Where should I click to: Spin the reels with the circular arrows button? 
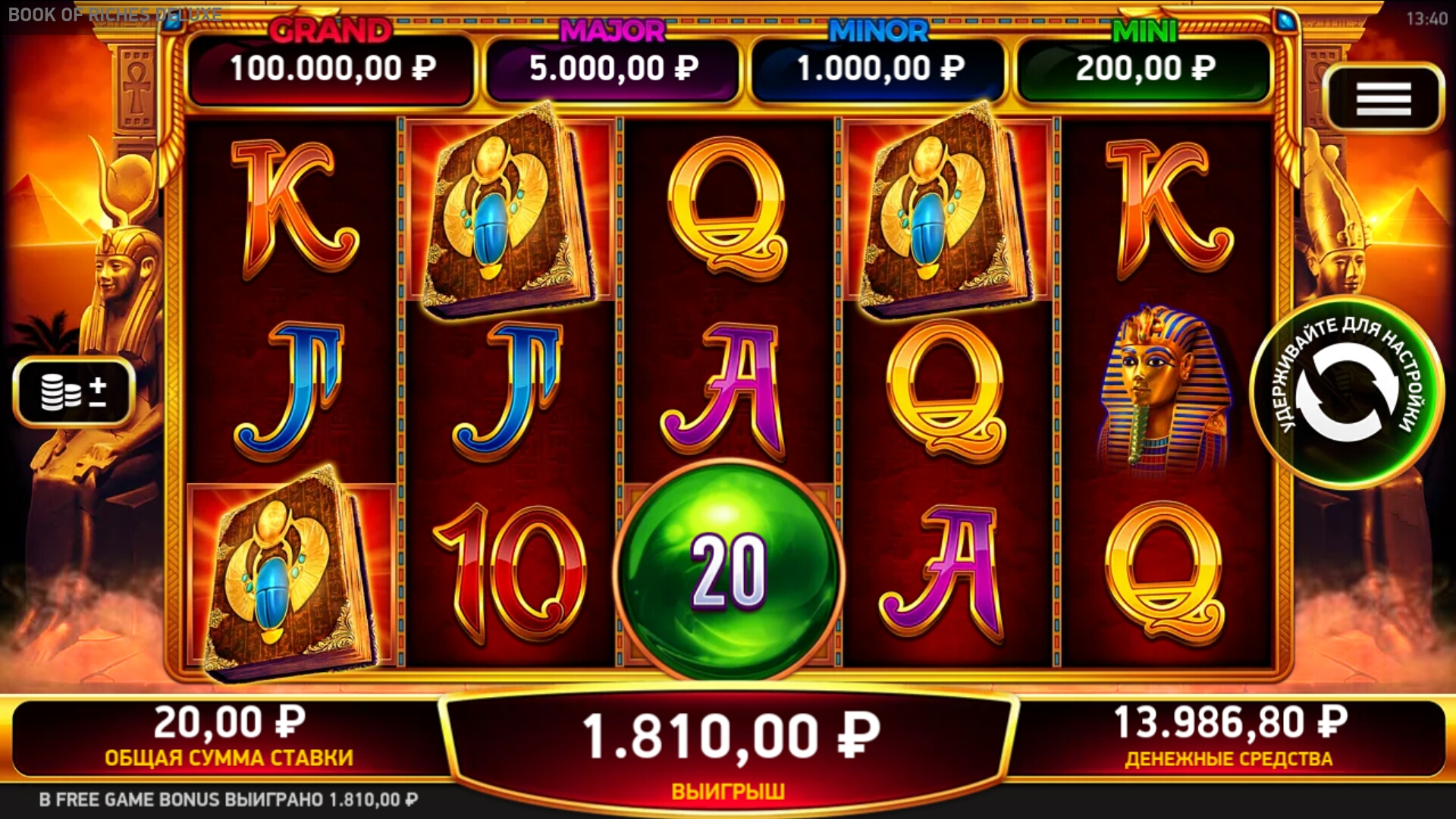click(1346, 392)
